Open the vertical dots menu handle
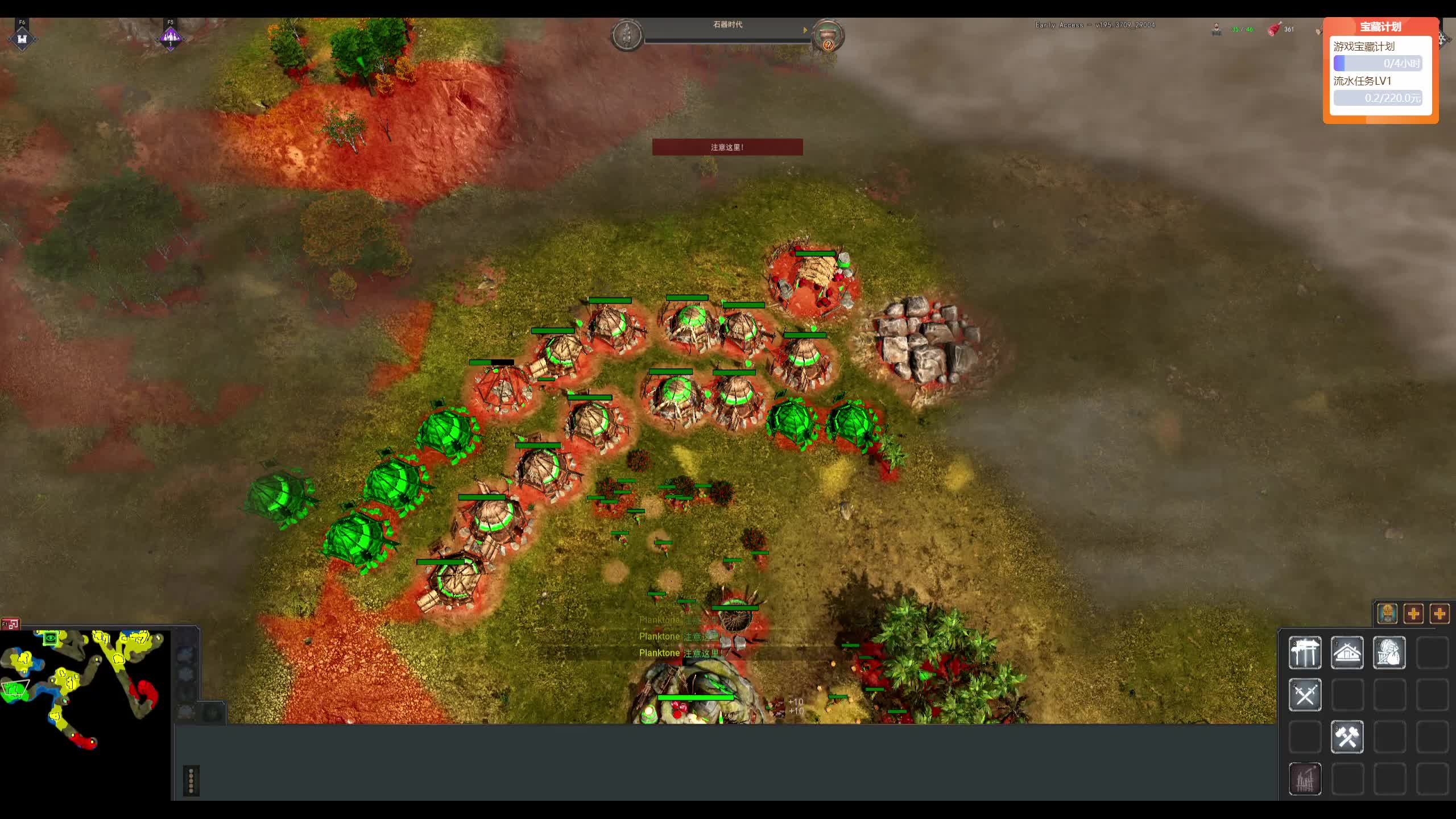The image size is (1456, 819). pos(191,780)
